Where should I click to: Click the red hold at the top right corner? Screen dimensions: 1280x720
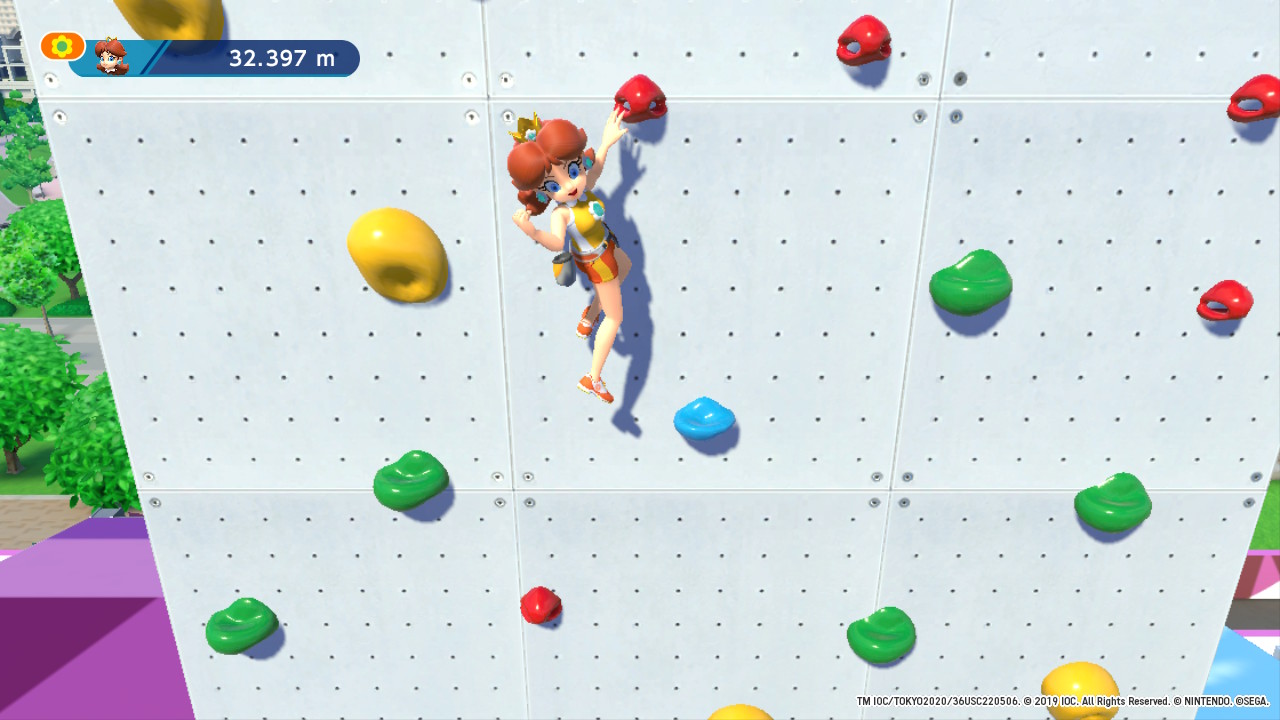[860, 40]
